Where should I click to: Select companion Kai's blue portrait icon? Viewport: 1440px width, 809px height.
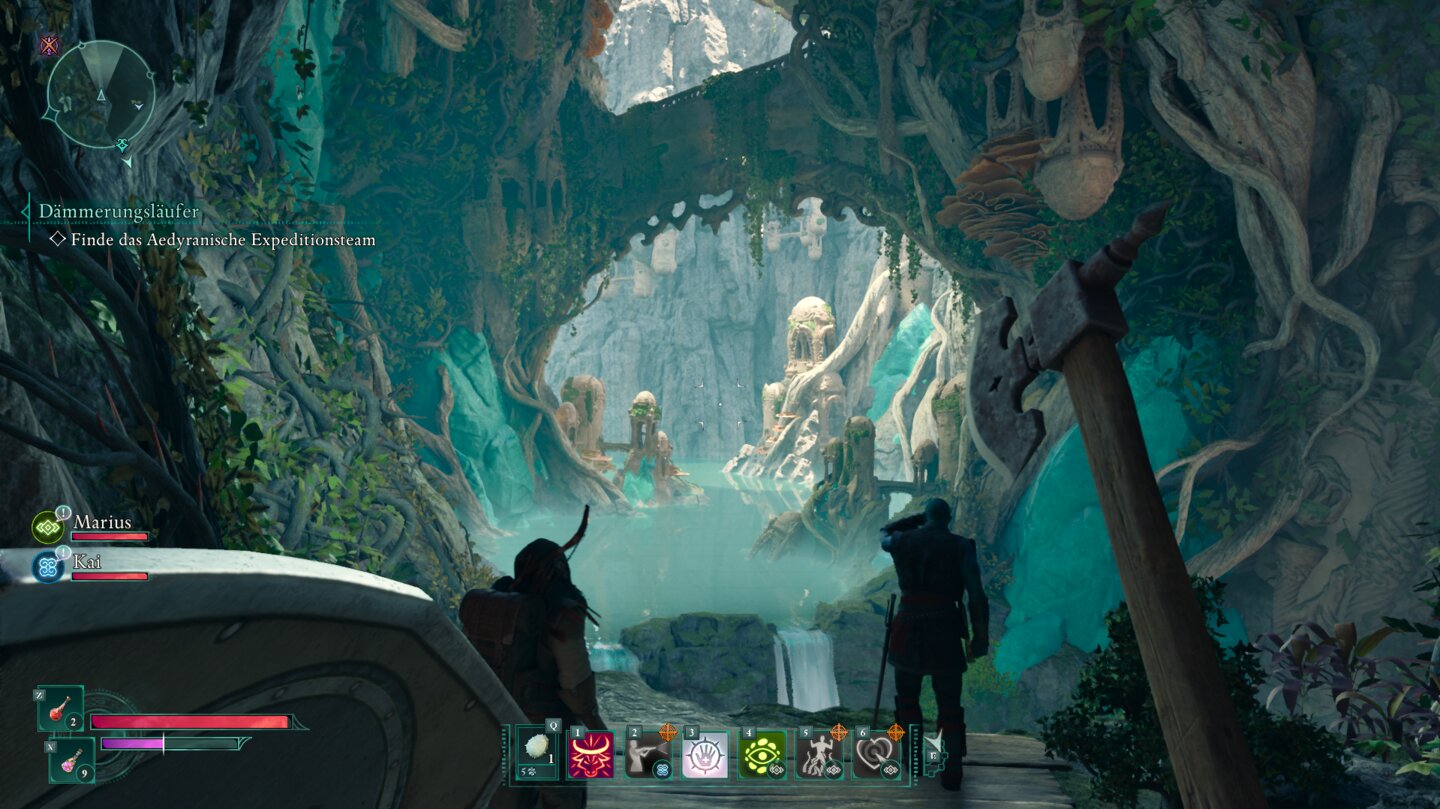click(x=47, y=567)
